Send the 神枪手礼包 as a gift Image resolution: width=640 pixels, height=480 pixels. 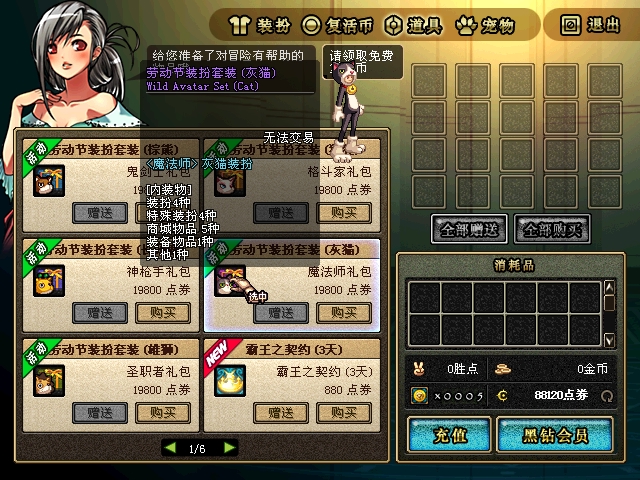[x=99, y=312]
